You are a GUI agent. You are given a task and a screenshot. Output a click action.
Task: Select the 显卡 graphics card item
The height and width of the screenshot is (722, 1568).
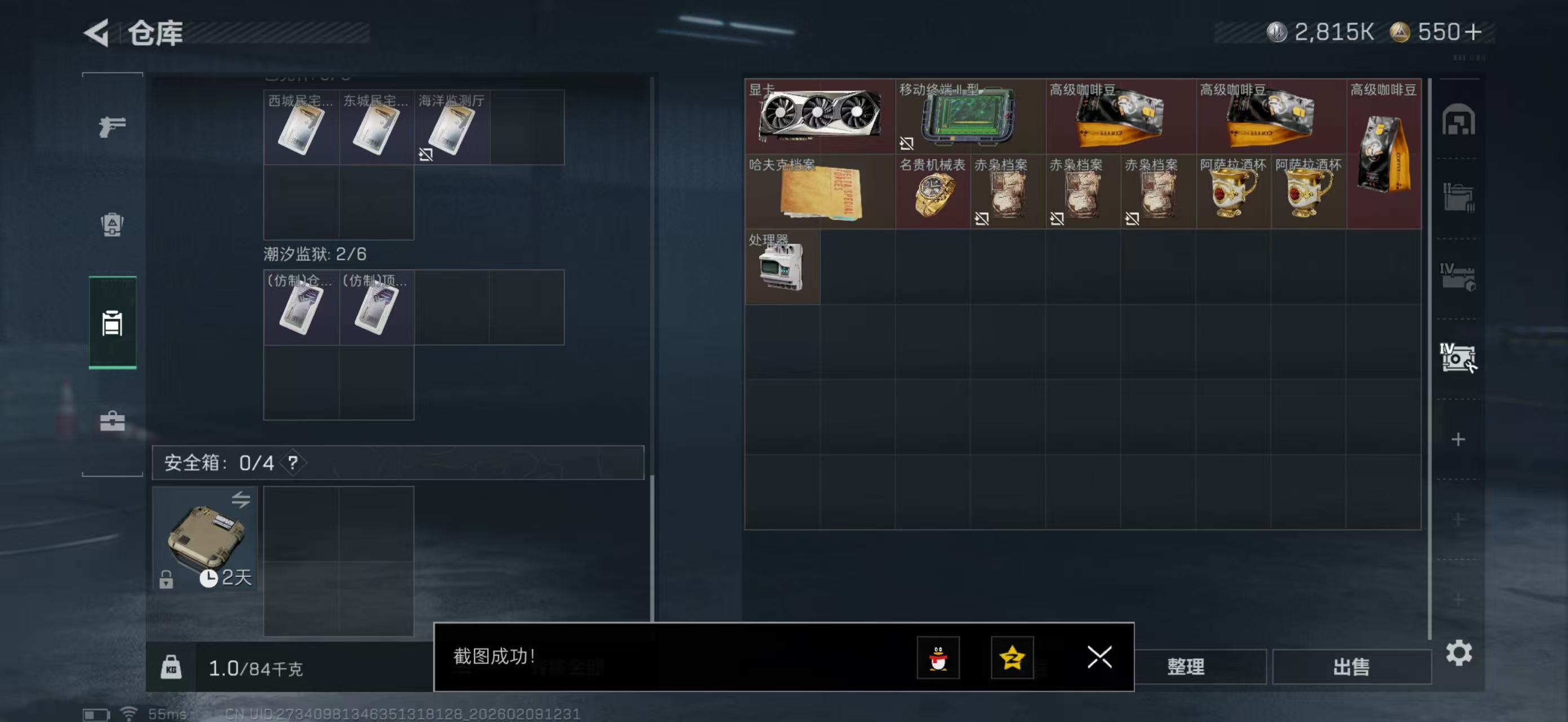coord(820,116)
